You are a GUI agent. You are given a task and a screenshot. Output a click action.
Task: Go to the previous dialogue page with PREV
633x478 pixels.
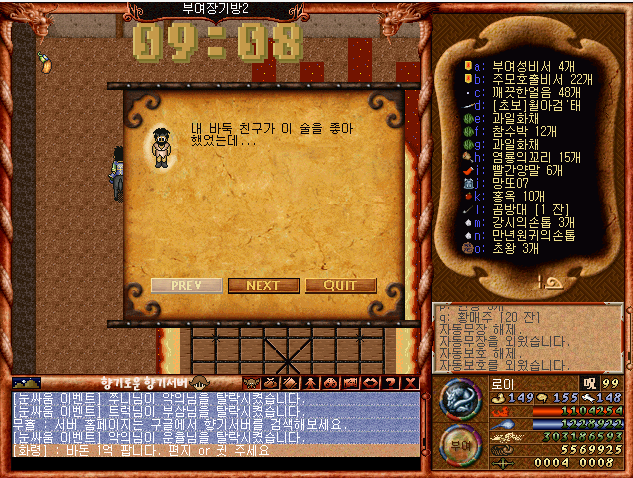187,285
